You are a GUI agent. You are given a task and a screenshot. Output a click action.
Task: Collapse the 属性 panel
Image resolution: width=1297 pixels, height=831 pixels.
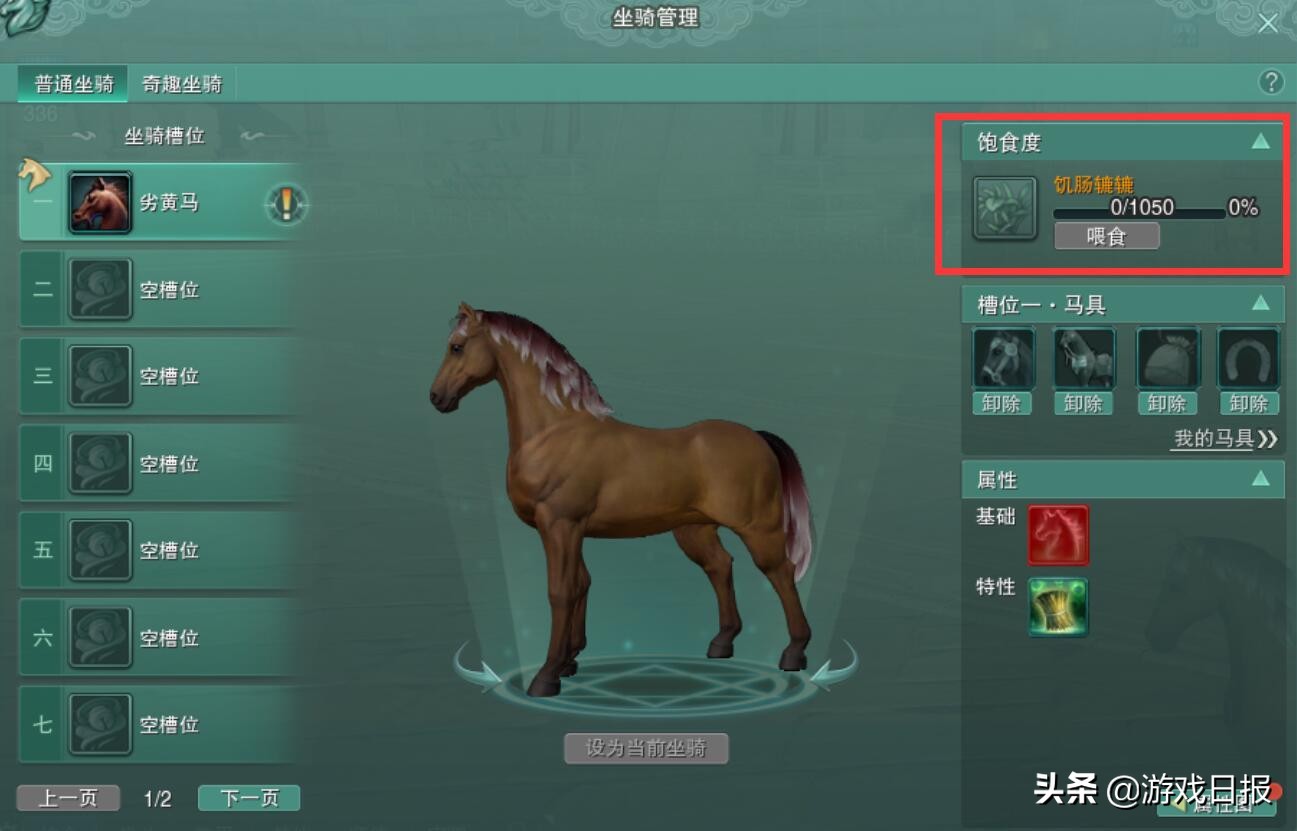[x=1262, y=479]
